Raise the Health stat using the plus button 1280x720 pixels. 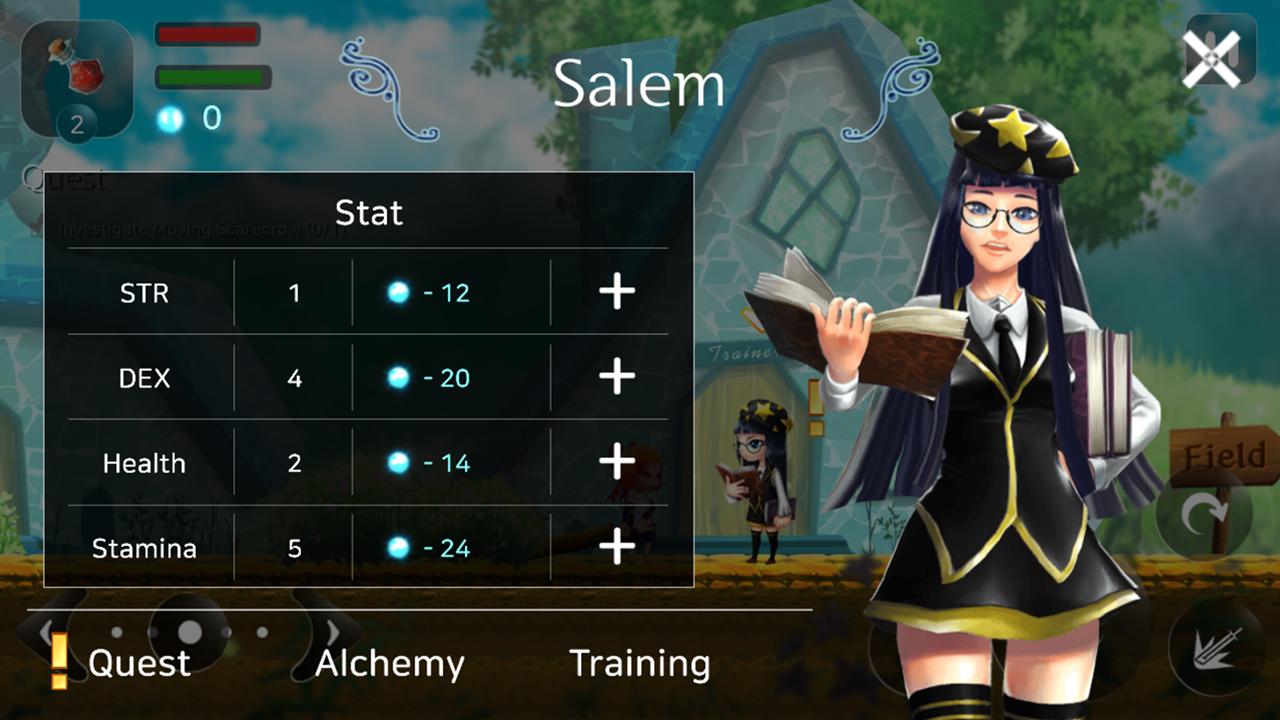pyautogui.click(x=616, y=462)
